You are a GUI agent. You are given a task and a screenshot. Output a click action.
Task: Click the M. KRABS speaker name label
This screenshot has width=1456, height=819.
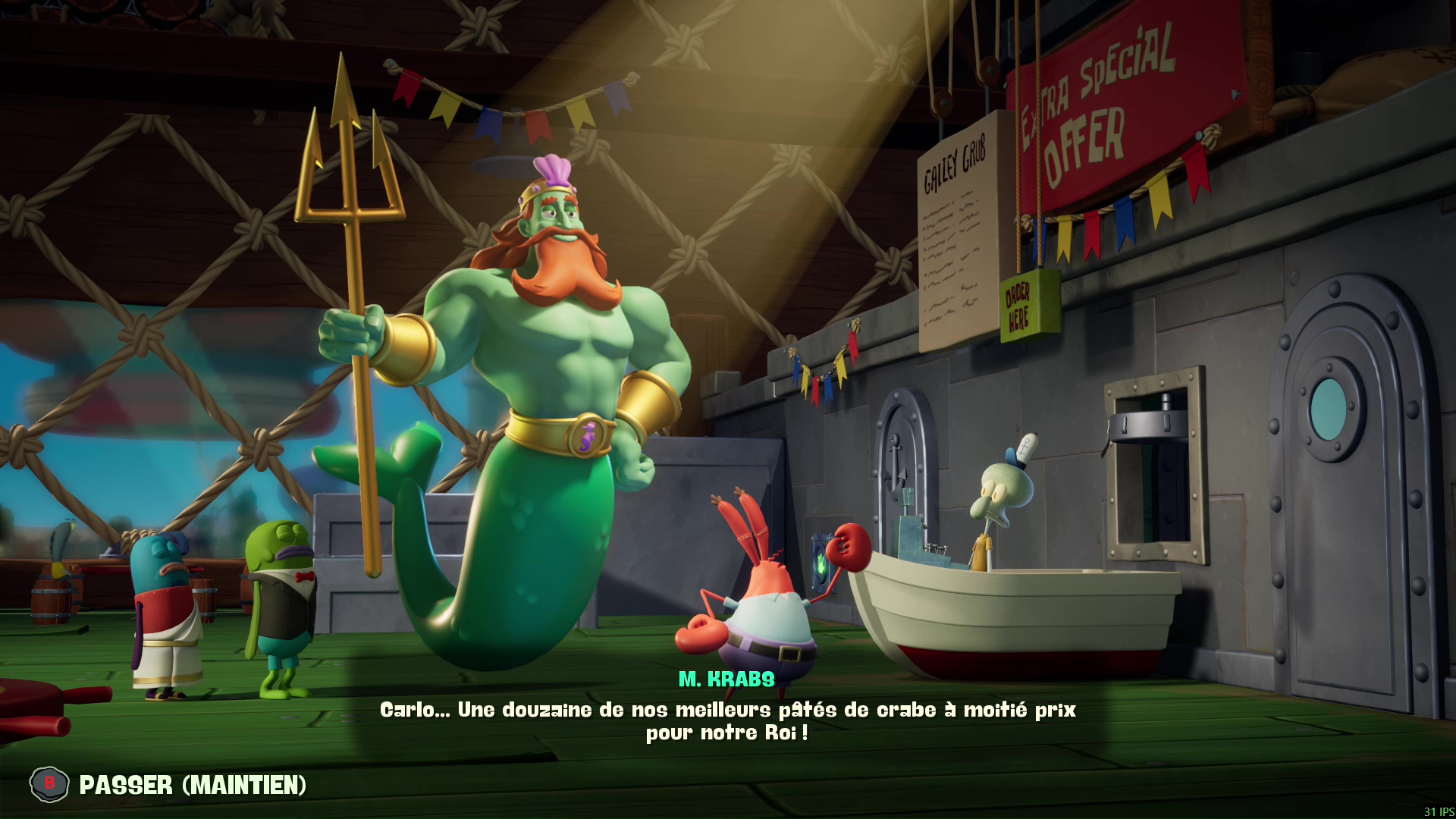(x=725, y=681)
